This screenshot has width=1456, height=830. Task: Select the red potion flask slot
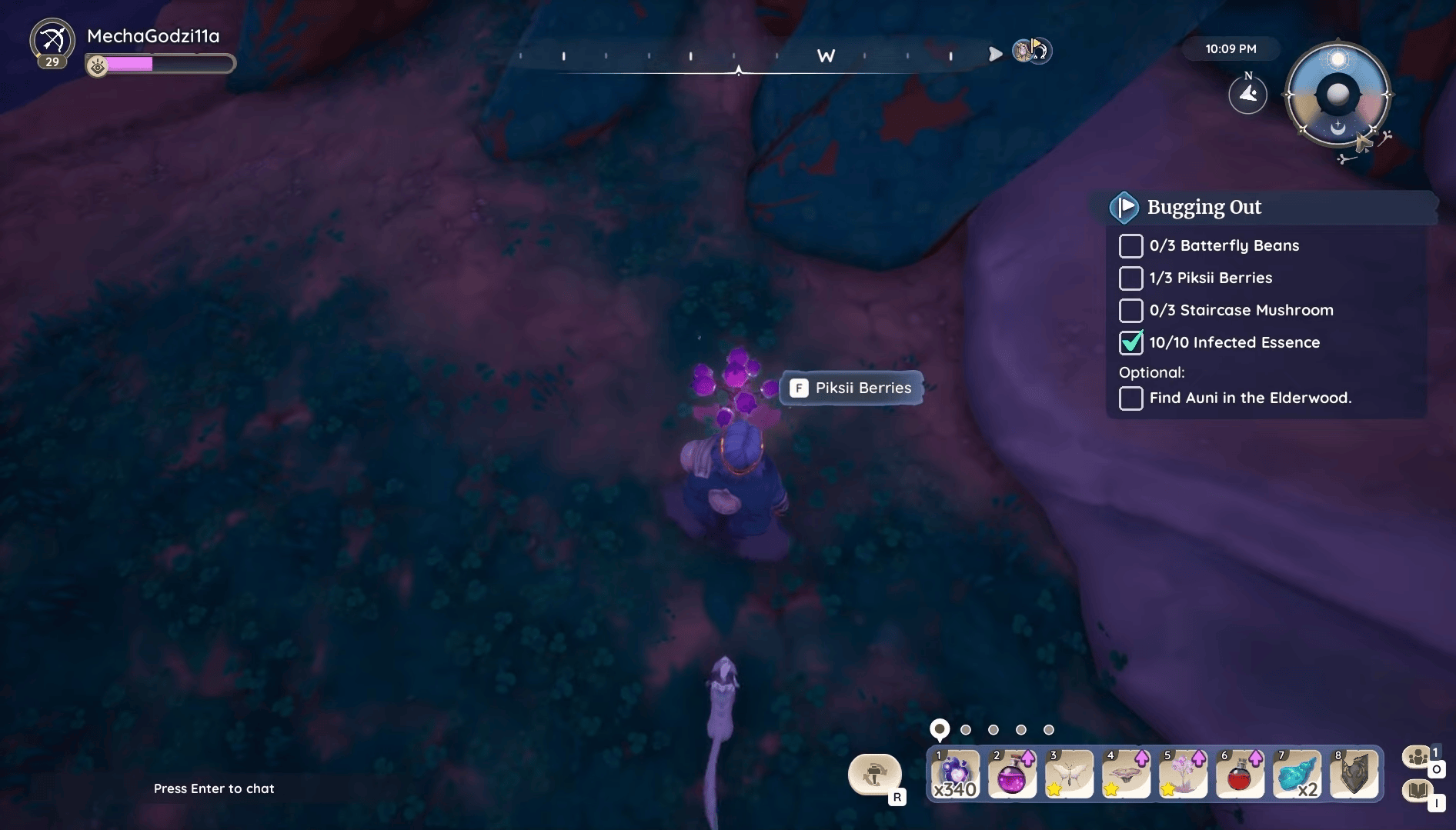coord(1240,774)
